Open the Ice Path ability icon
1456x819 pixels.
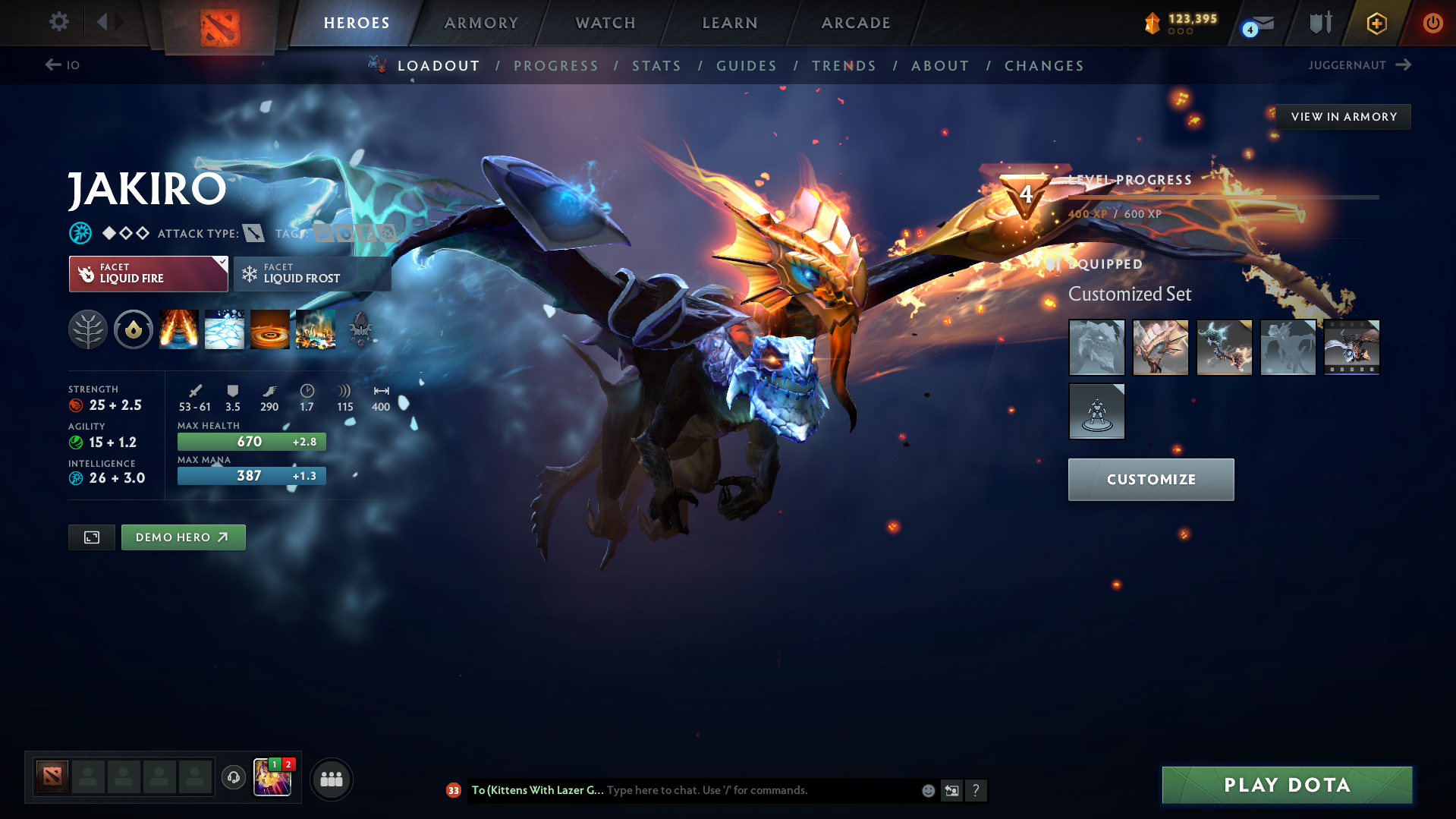[225, 329]
